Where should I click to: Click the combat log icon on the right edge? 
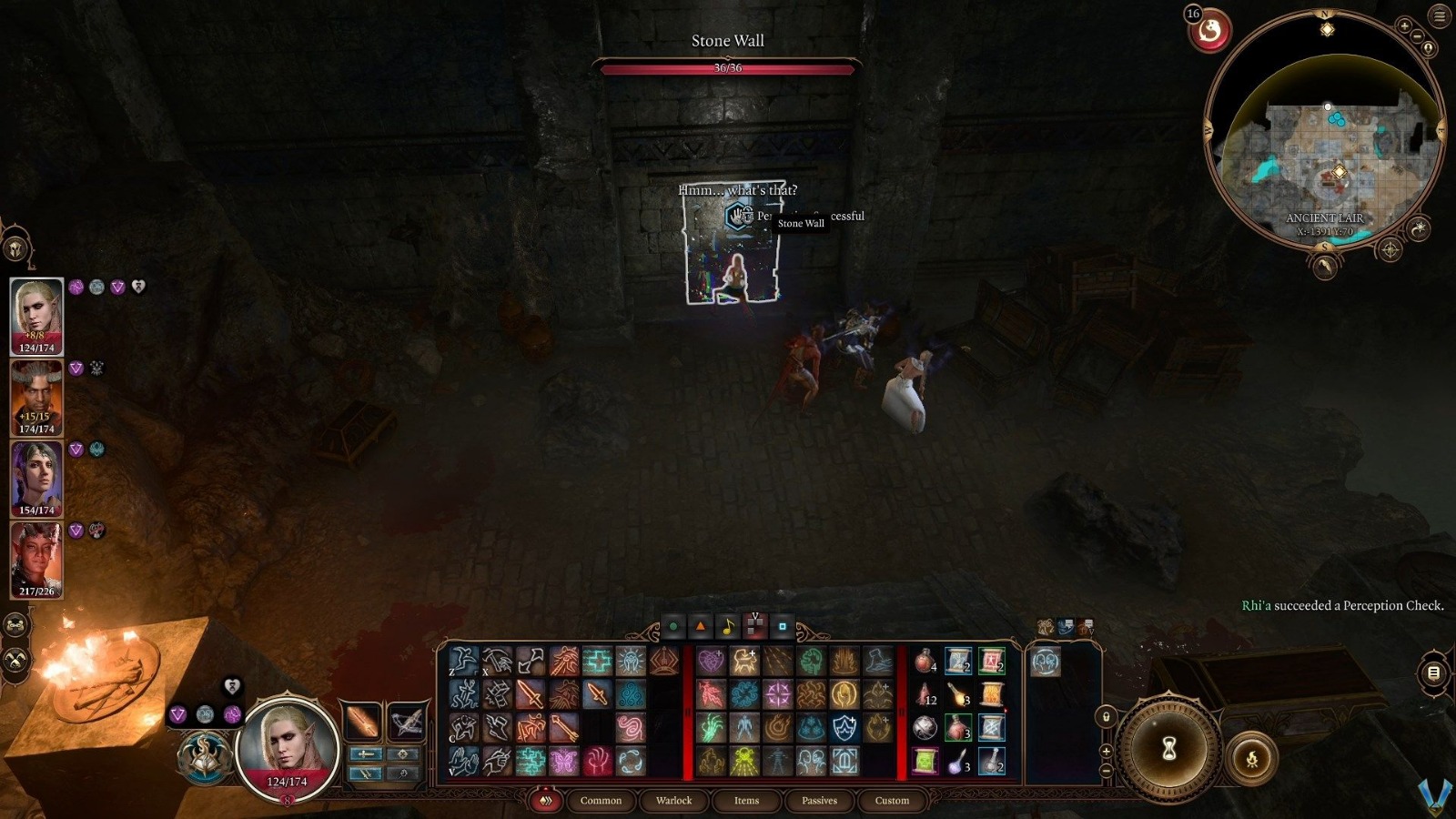pos(1432,672)
